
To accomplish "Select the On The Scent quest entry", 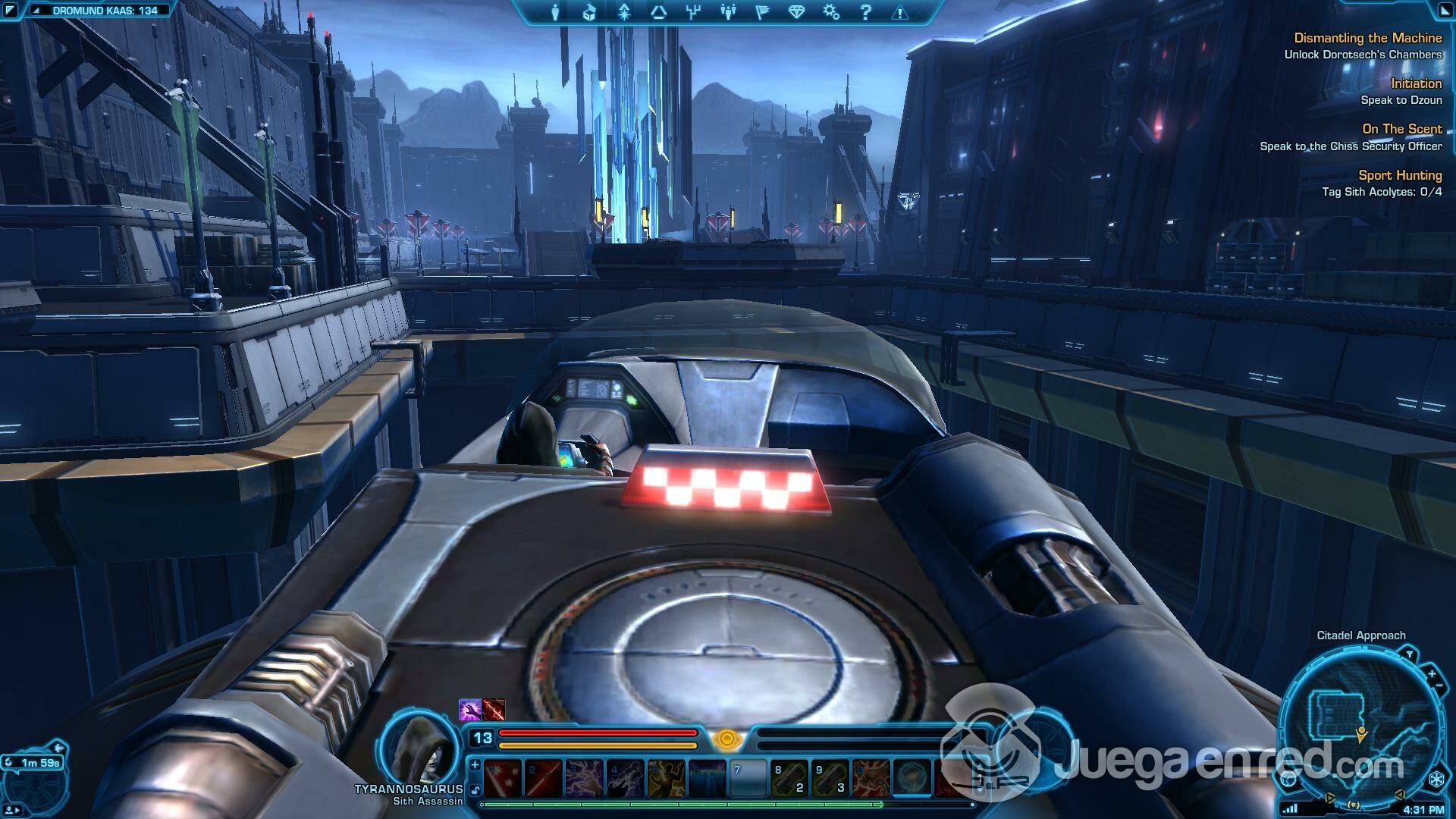I will [1401, 129].
